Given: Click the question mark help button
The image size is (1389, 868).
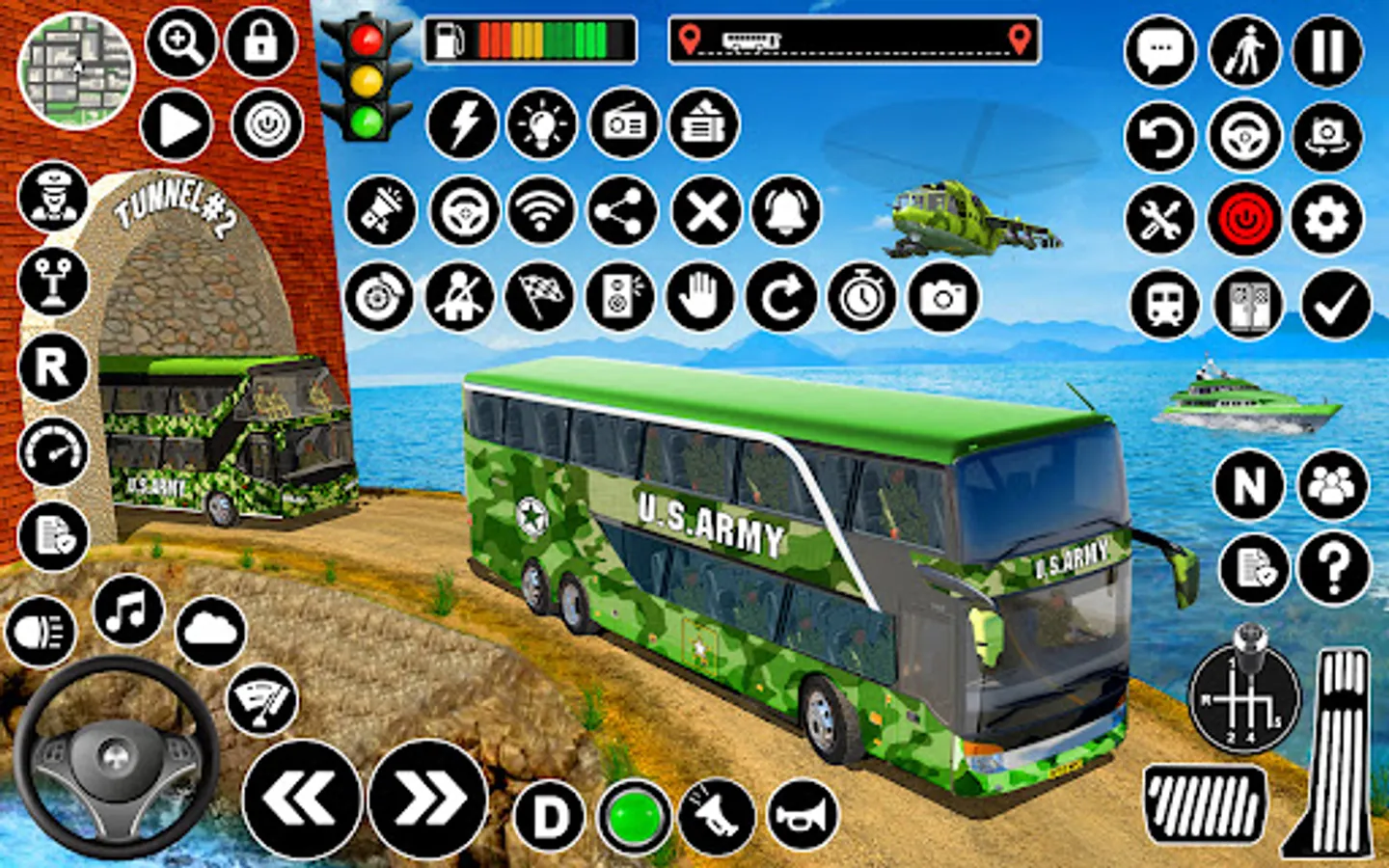Looking at the screenshot, I should point(1334,569).
